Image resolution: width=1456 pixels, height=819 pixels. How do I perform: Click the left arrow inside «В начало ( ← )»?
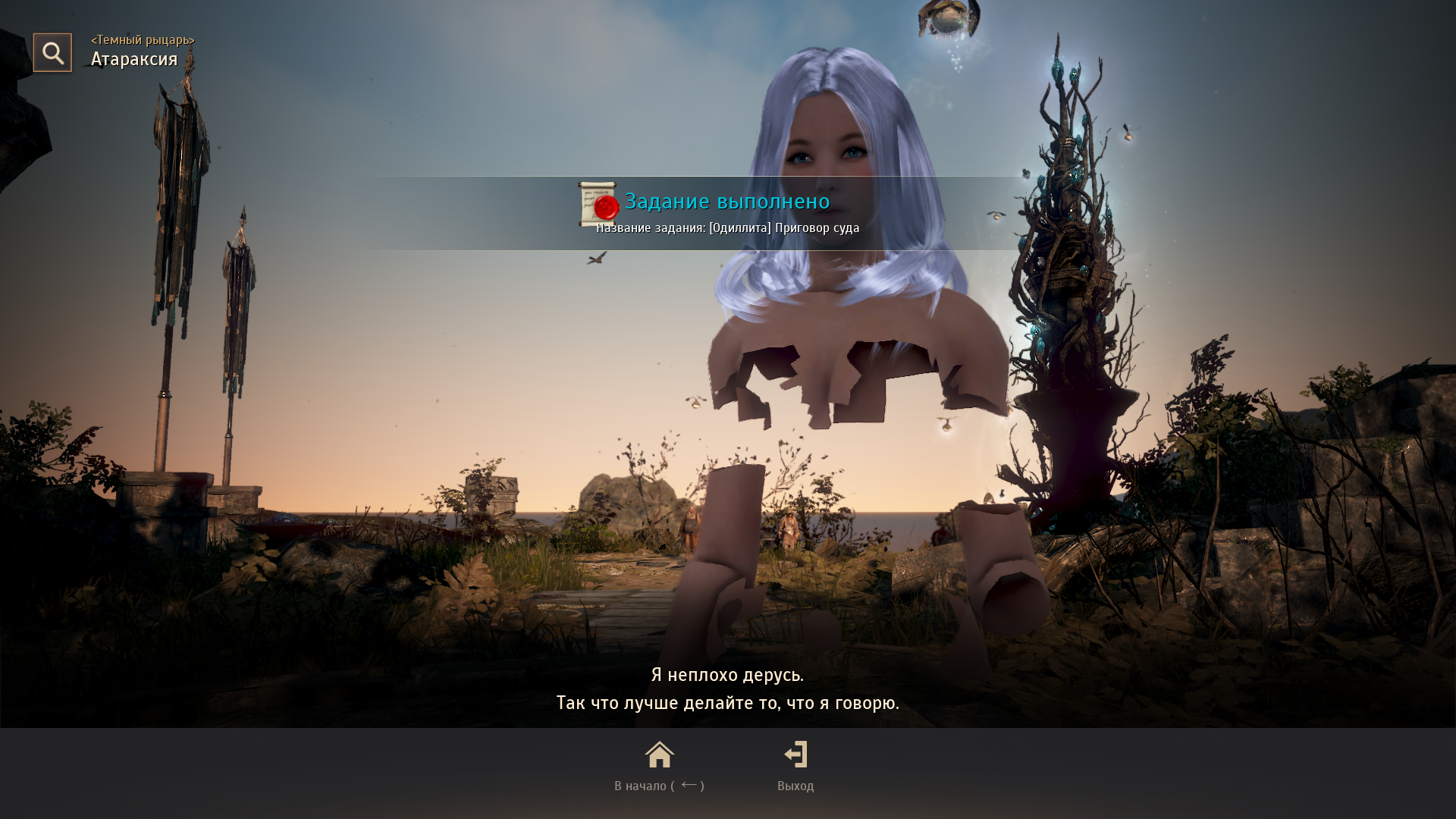[689, 786]
